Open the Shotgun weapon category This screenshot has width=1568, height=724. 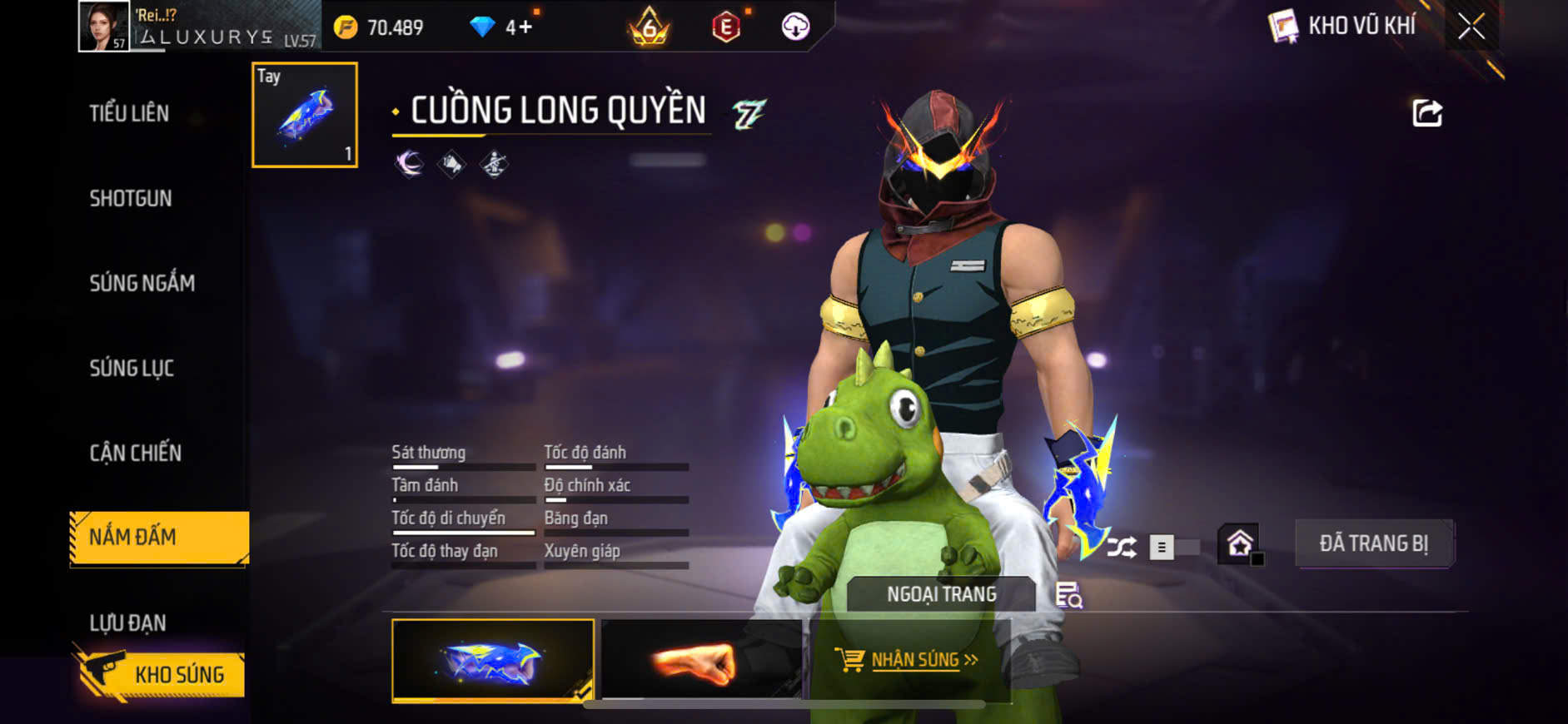tap(131, 198)
